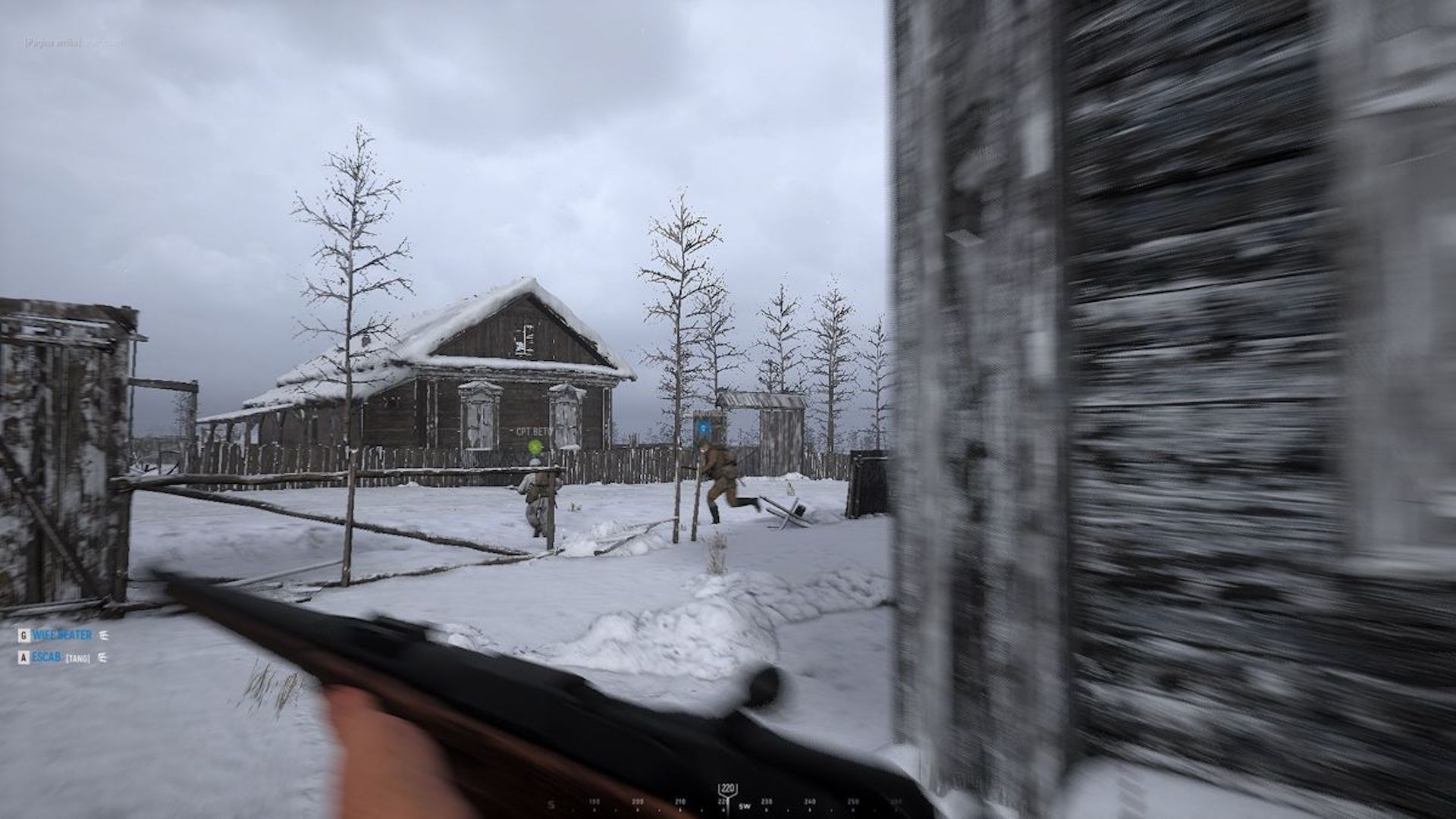Click the white G keybind square
Viewport: 1456px width, 819px height.
(x=24, y=635)
